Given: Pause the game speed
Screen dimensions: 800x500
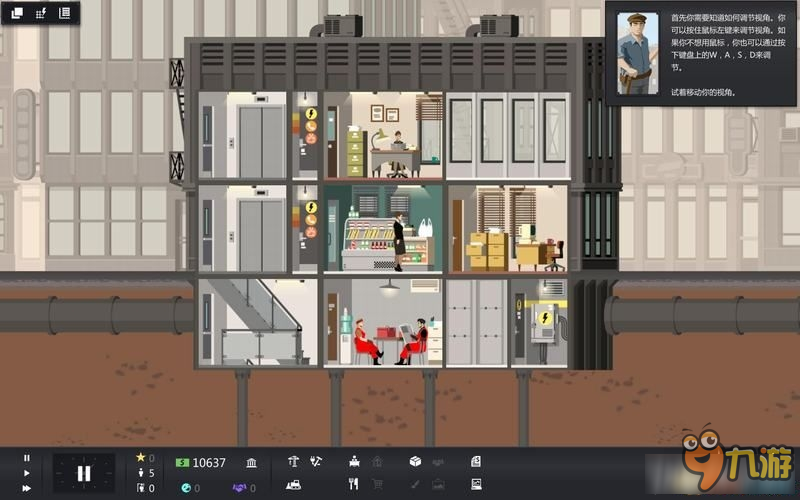Looking at the screenshot, I should tap(27, 458).
